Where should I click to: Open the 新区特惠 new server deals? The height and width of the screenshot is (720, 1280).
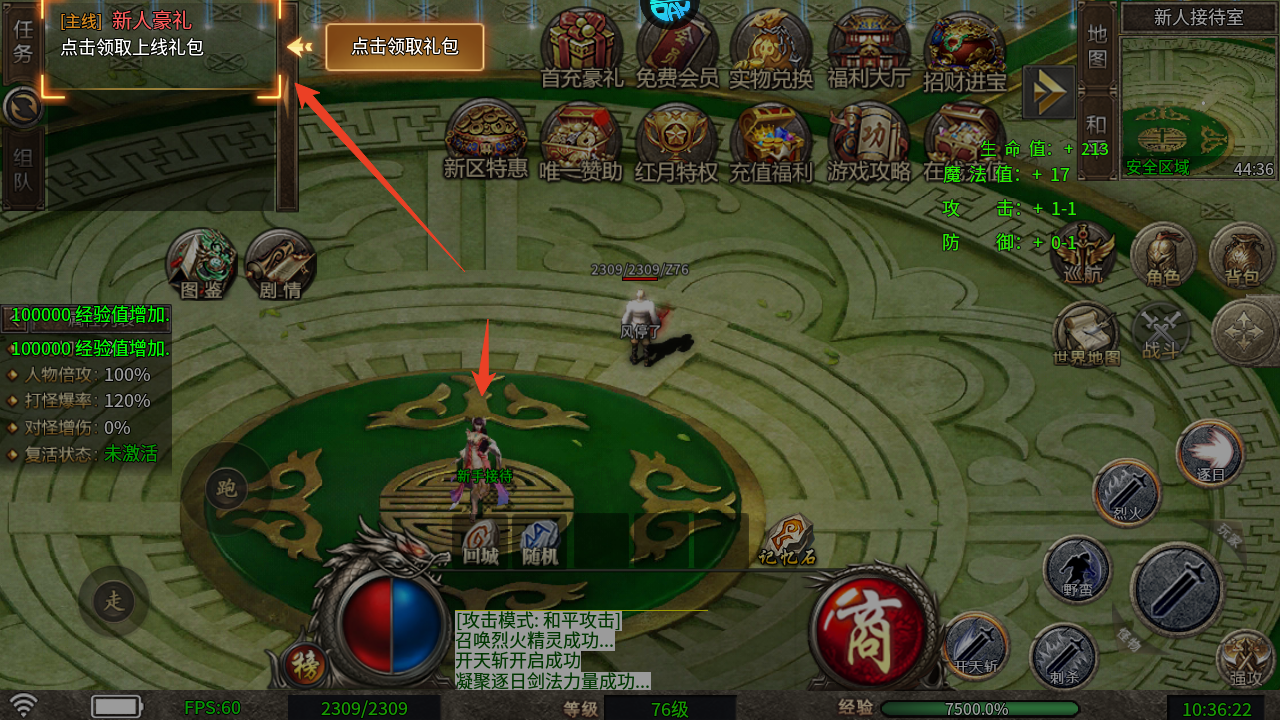486,140
